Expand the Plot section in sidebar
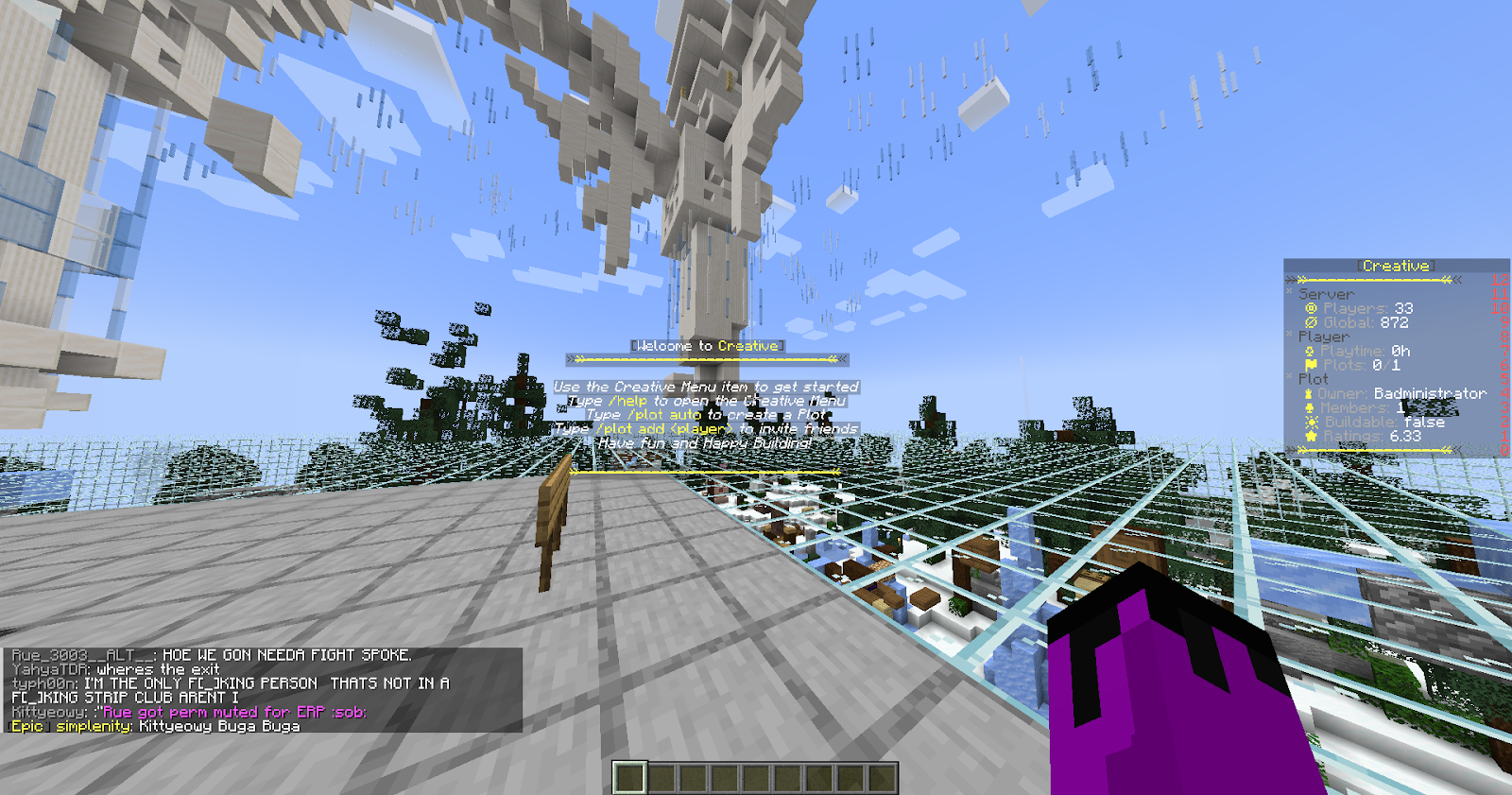The image size is (1512, 795). coord(1289,377)
